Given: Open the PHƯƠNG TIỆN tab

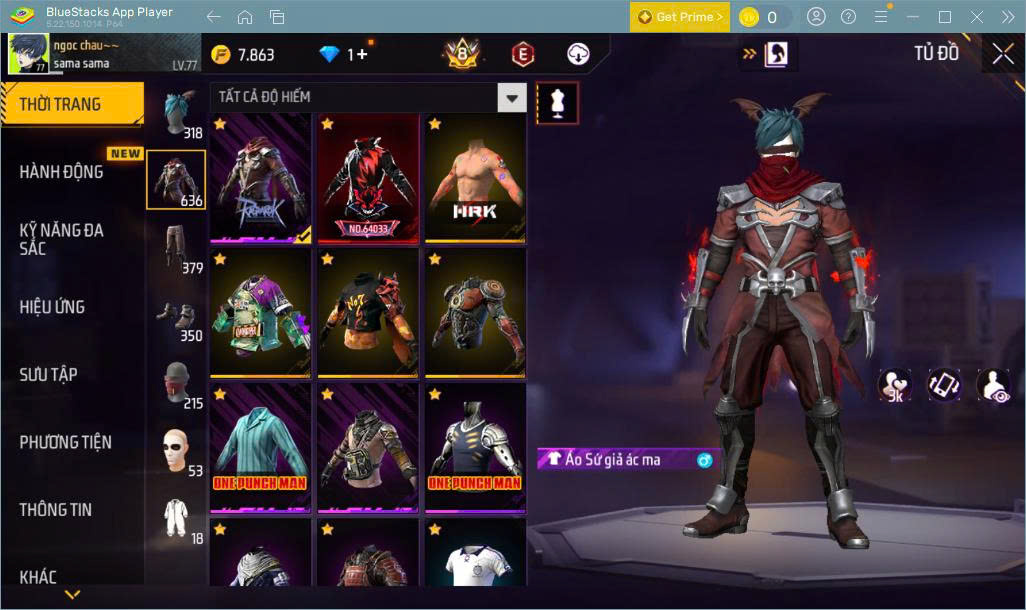Looking at the screenshot, I should click(x=65, y=442).
